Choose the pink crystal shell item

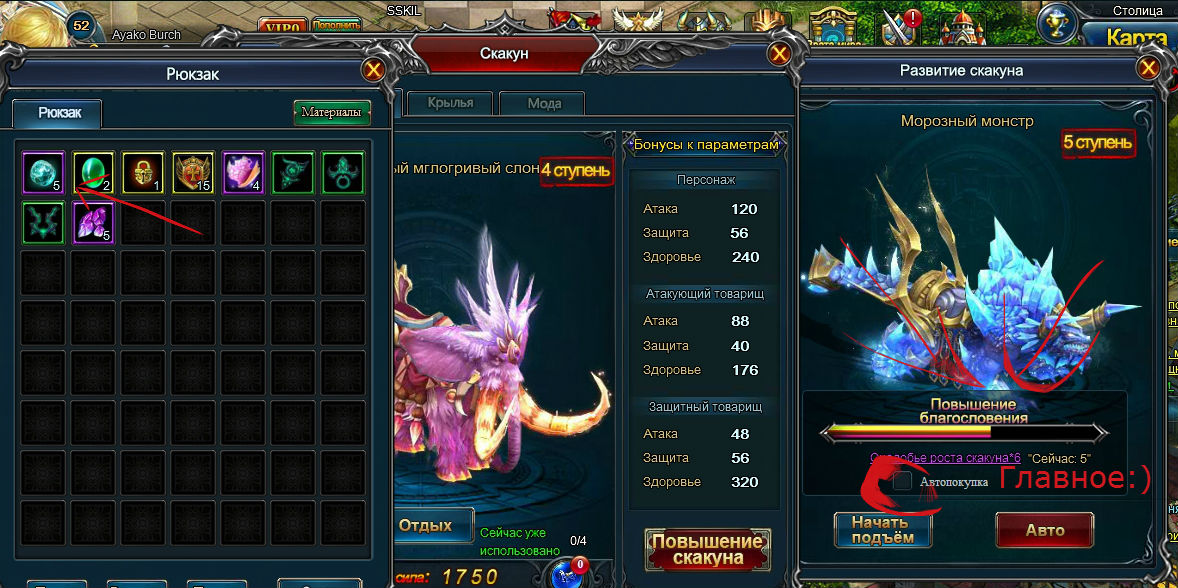coord(243,172)
